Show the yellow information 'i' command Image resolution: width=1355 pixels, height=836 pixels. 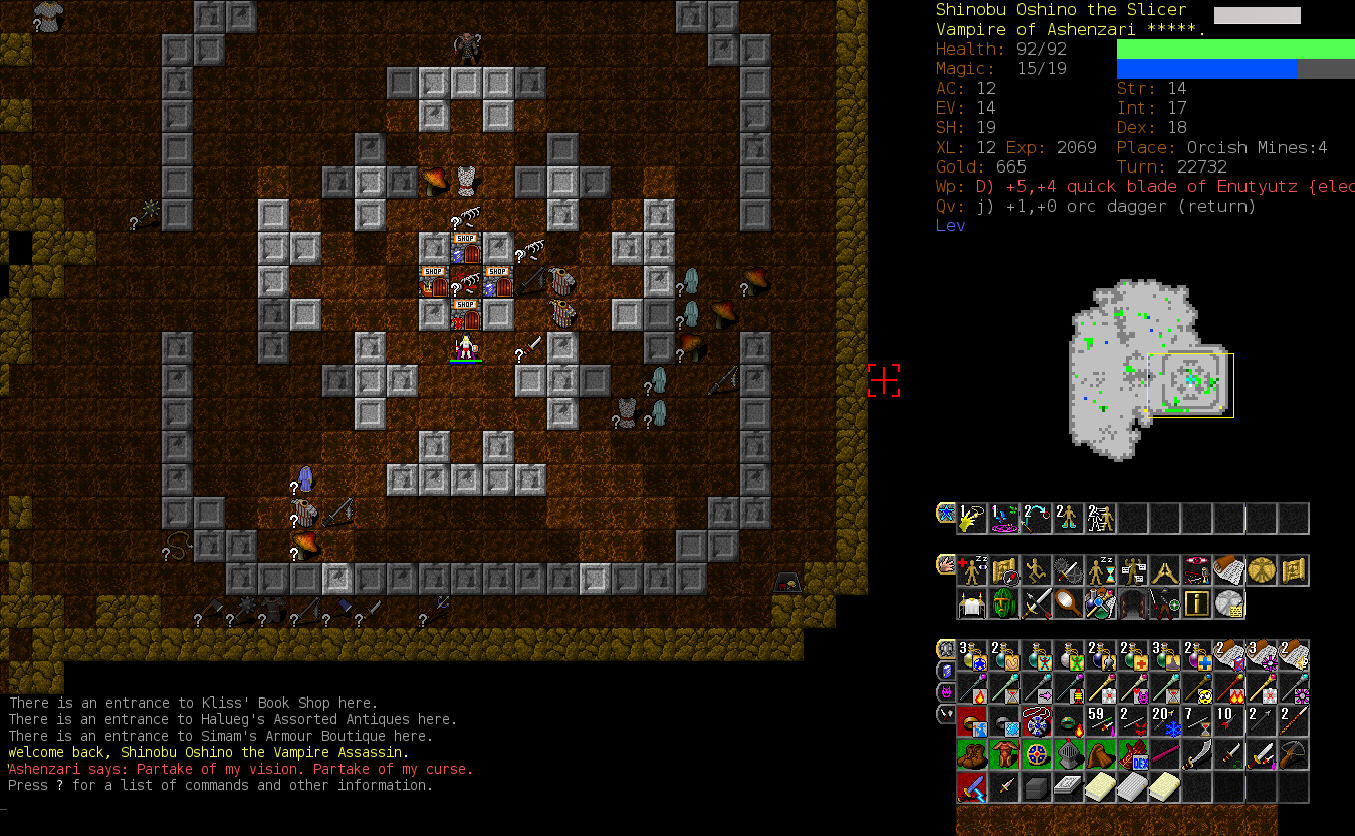pos(1196,604)
